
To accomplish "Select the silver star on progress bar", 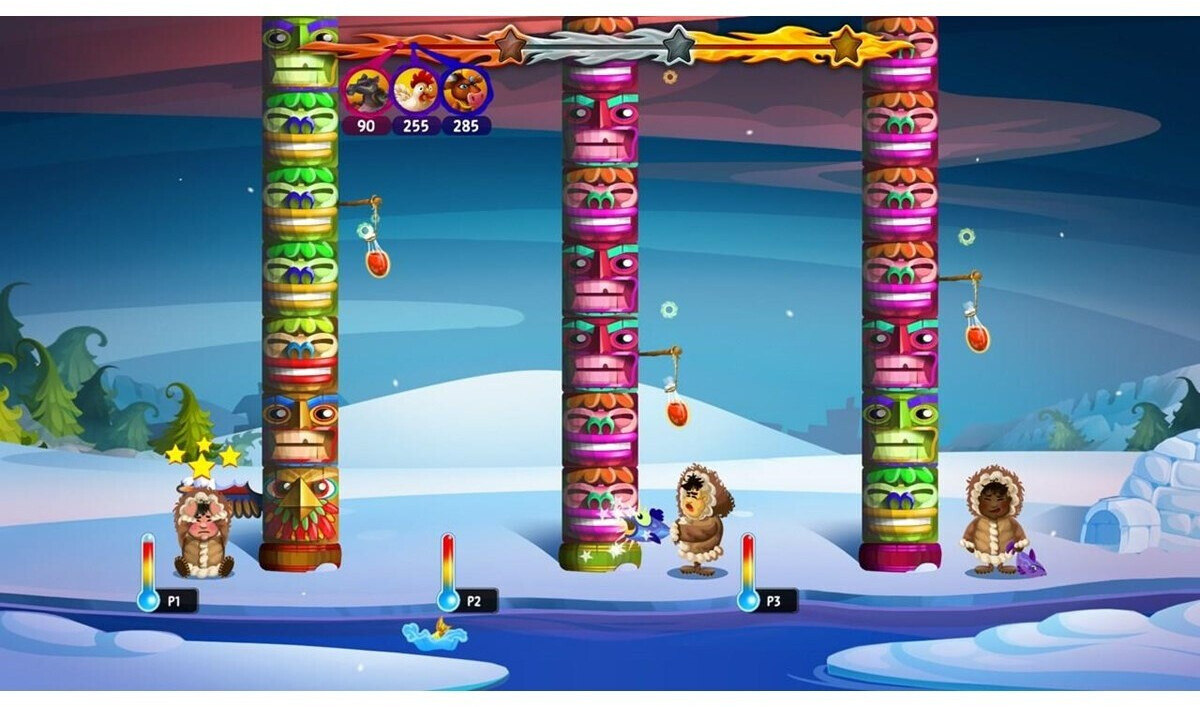I will click(678, 44).
